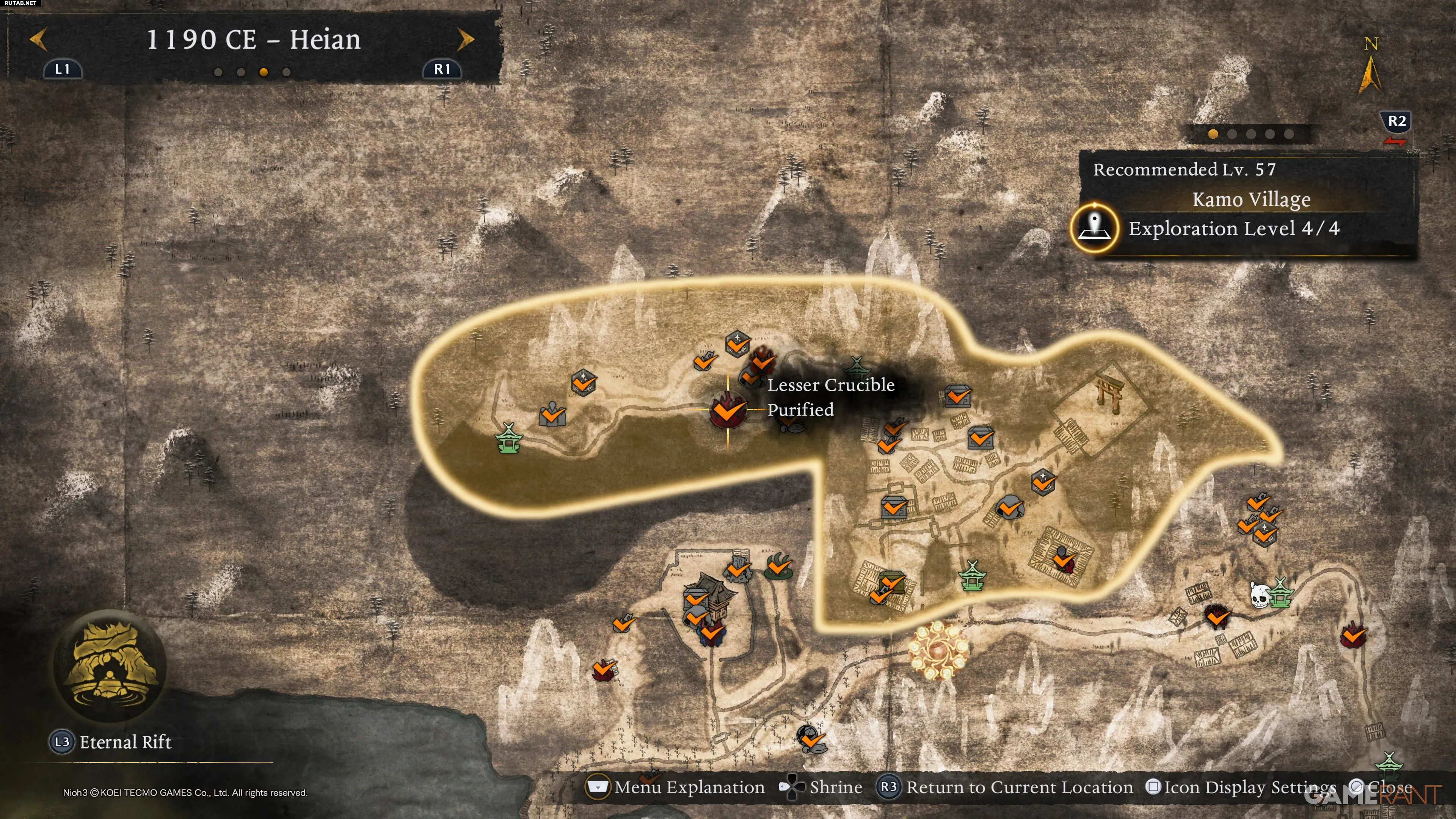Close the map screen
This screenshot has height=819, width=1456.
pos(1381,788)
